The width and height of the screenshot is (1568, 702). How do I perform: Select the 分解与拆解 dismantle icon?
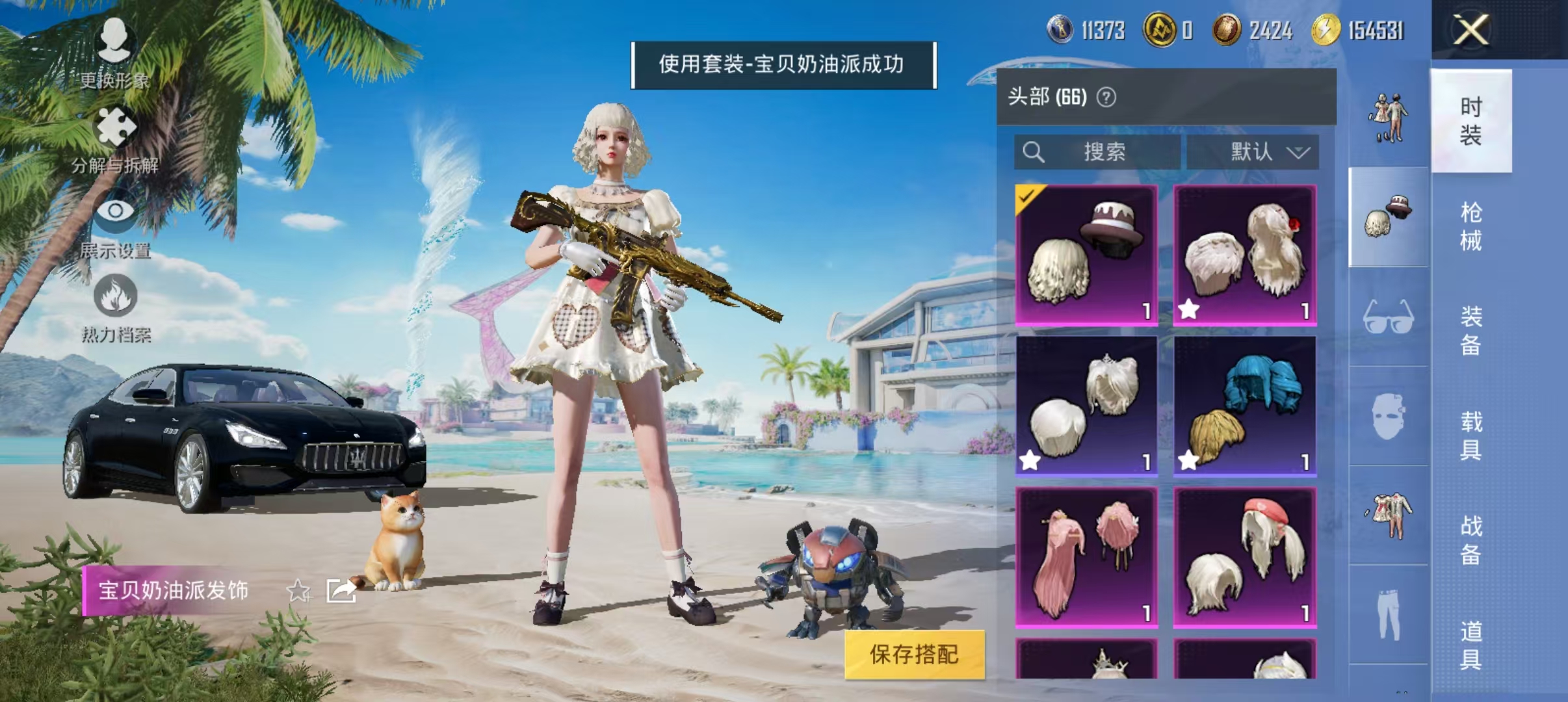[x=116, y=127]
